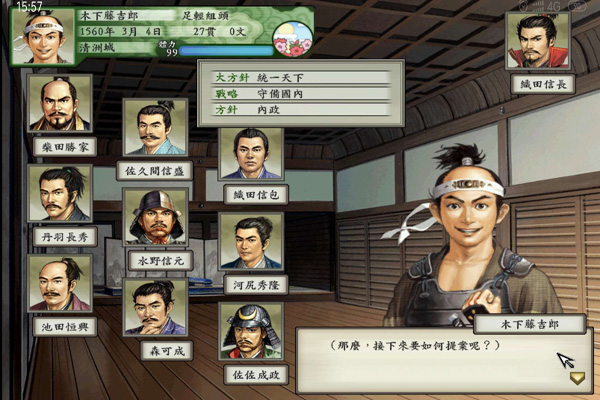Choose 森可成 portrait
Screen dimensions: 600x400
coord(155,307)
